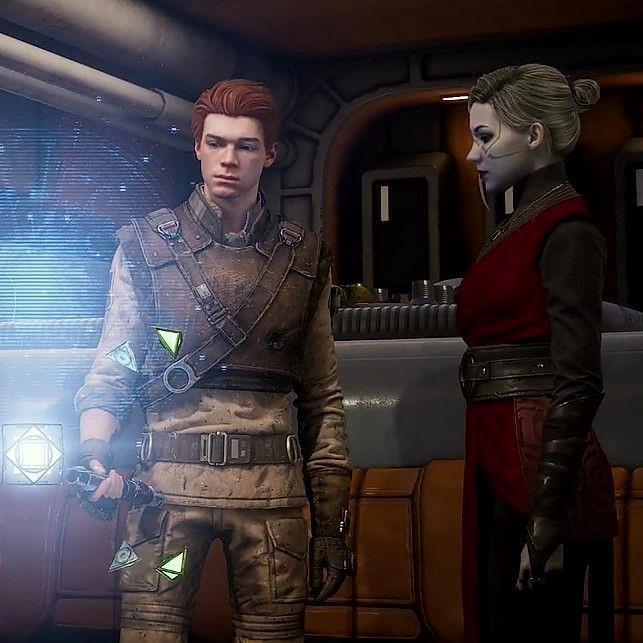This screenshot has height=643, width=643.
Task: Click the green triangle marker on Cal's chest
Action: tap(168, 342)
